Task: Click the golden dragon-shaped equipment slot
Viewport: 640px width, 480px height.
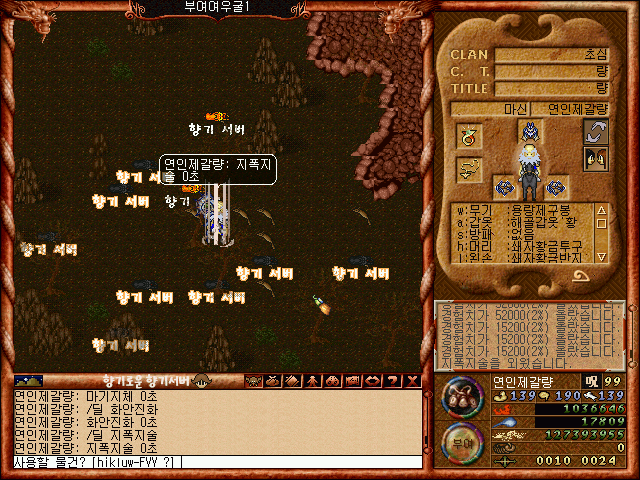Action: pos(469,170)
